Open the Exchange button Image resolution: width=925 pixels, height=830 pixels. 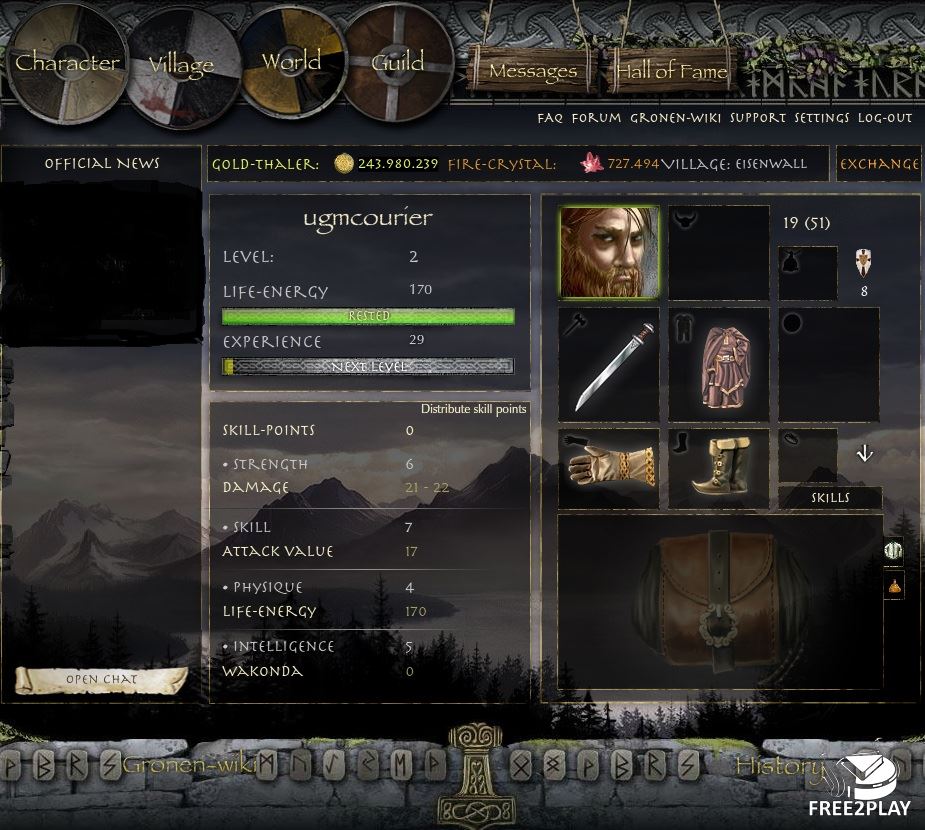[x=879, y=164]
